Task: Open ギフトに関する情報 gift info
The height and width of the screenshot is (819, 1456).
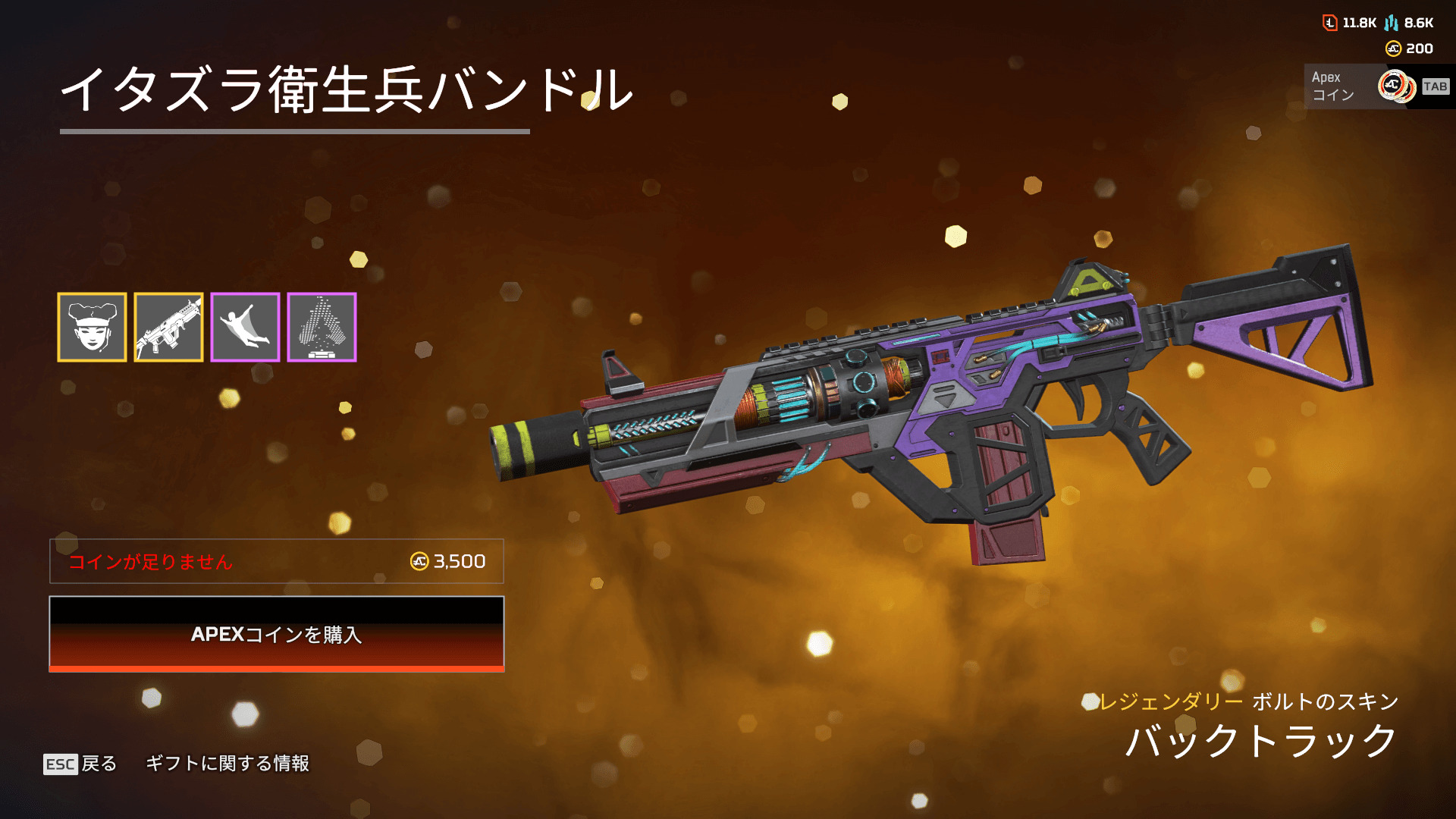Action: click(x=227, y=764)
